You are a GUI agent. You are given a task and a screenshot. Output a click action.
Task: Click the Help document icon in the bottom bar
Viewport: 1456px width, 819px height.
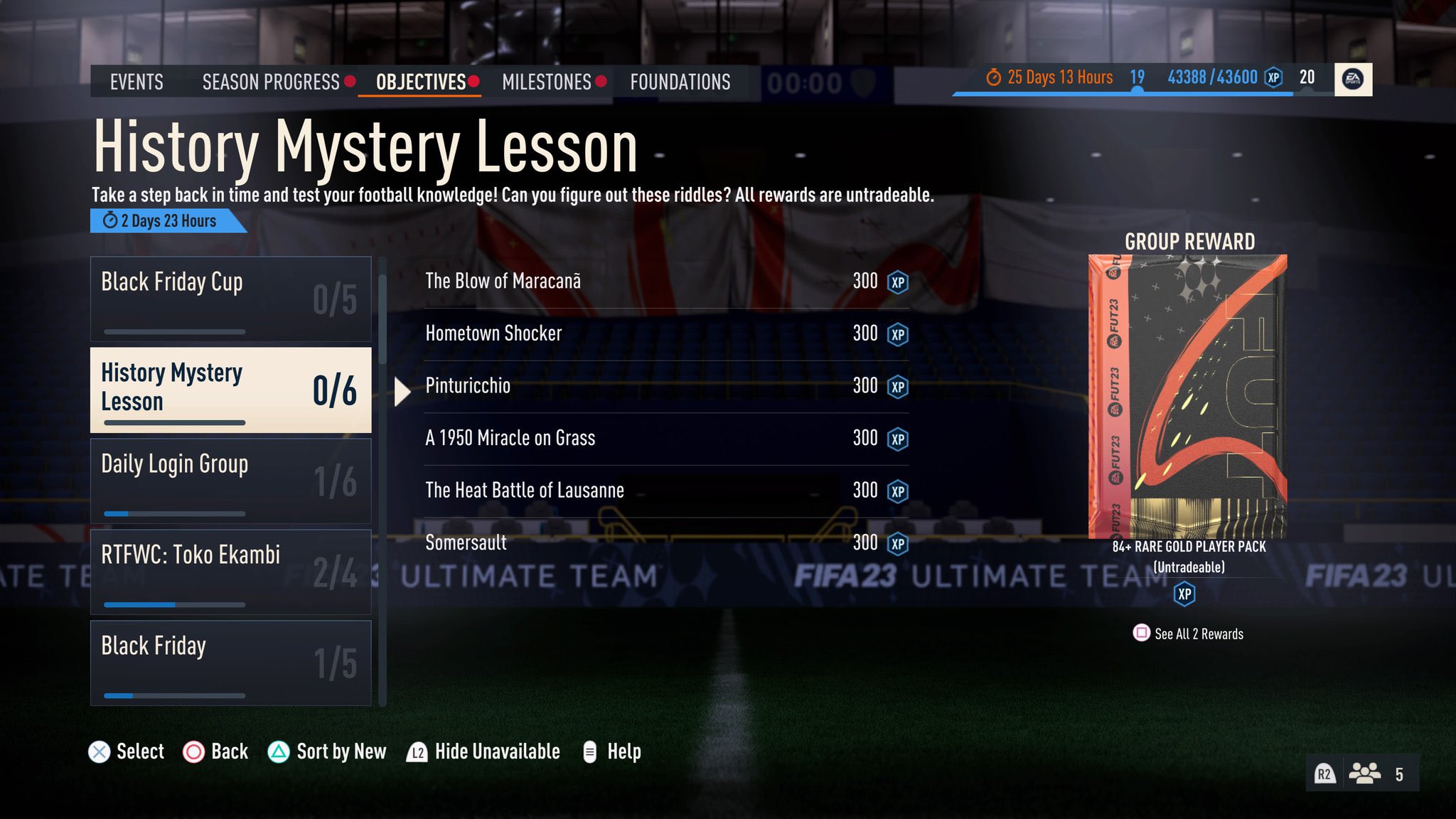tap(589, 751)
